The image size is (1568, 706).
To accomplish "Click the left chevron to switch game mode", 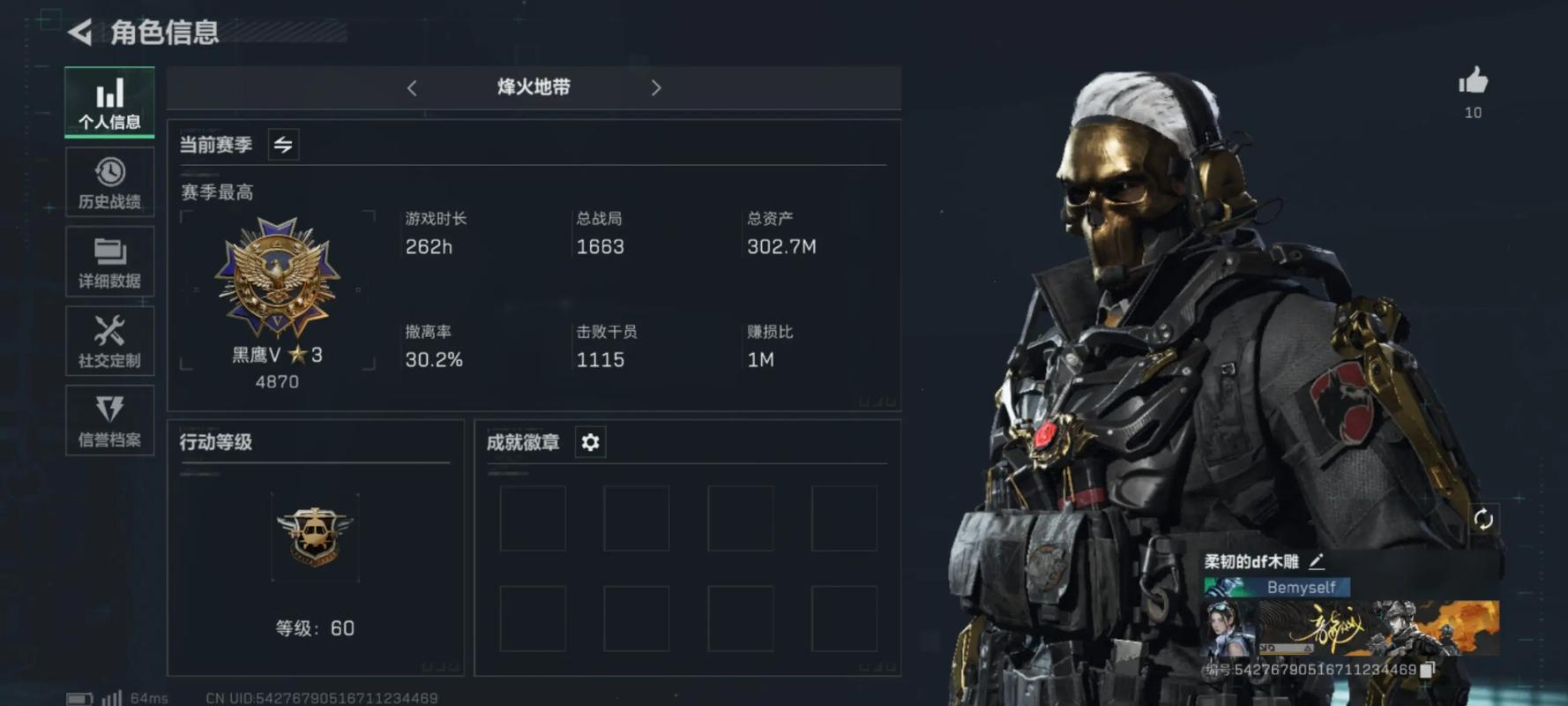I will coord(412,88).
